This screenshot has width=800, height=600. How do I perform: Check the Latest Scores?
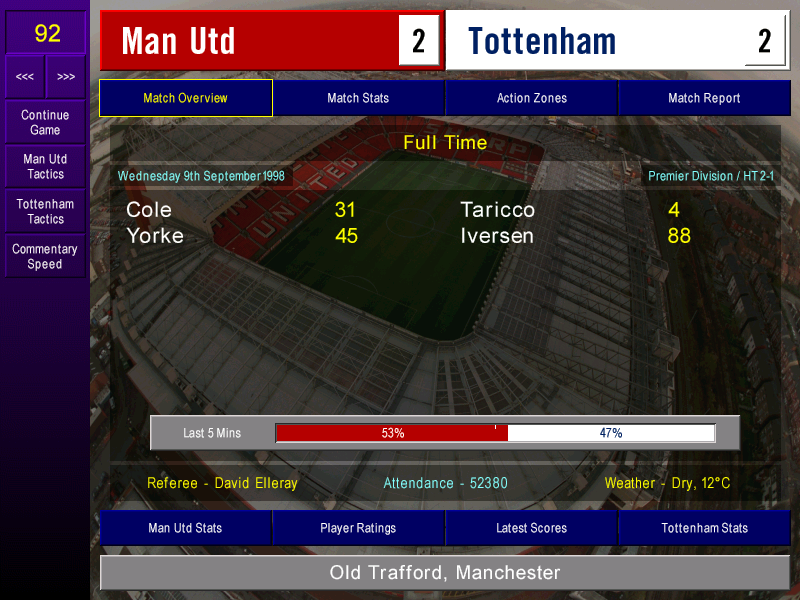[x=531, y=528]
